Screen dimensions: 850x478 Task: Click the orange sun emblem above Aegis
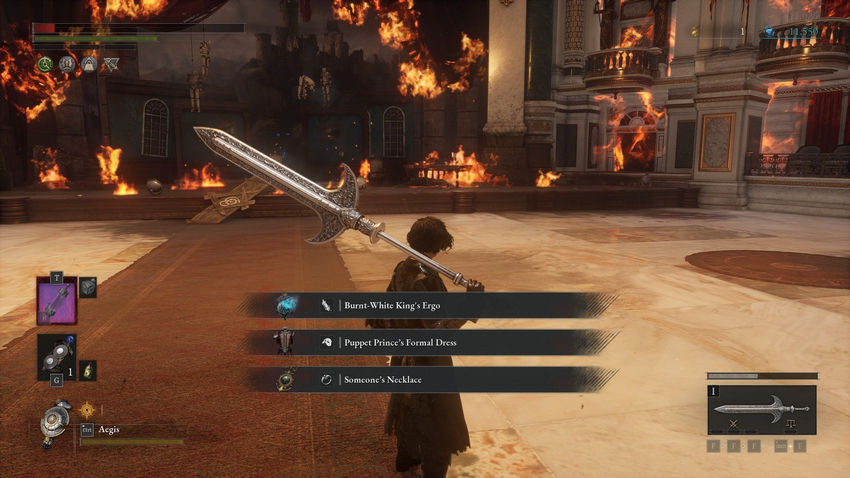click(87, 409)
